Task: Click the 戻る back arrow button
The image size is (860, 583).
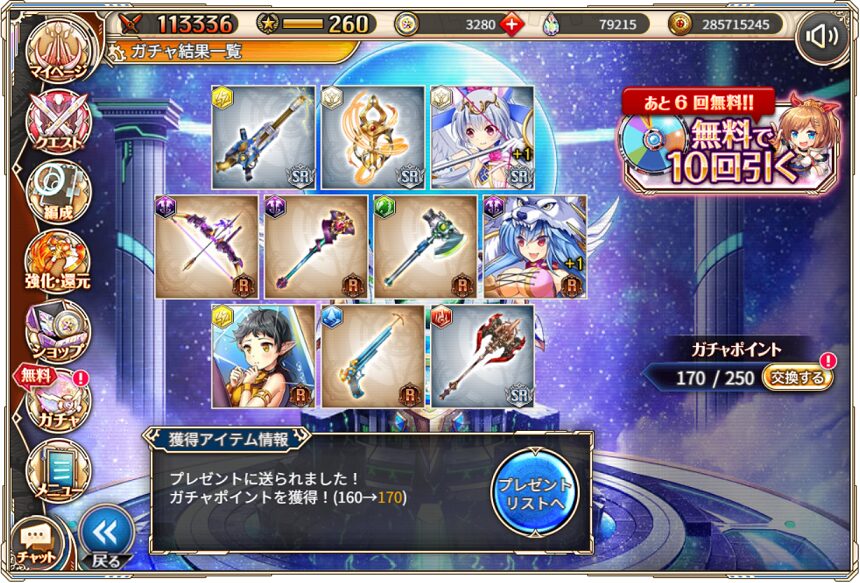Action: click(105, 535)
